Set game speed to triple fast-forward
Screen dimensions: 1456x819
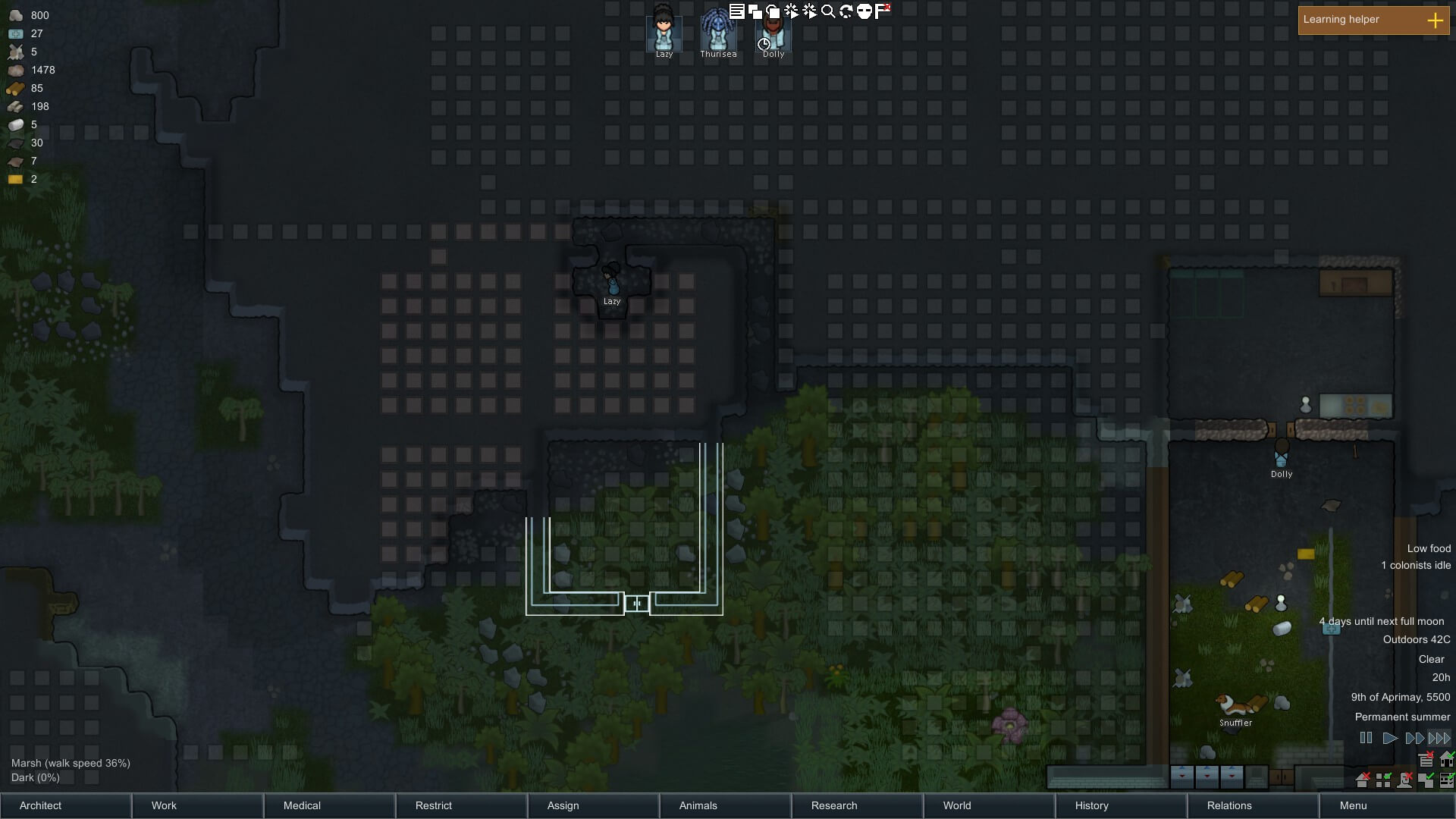coord(1439,738)
